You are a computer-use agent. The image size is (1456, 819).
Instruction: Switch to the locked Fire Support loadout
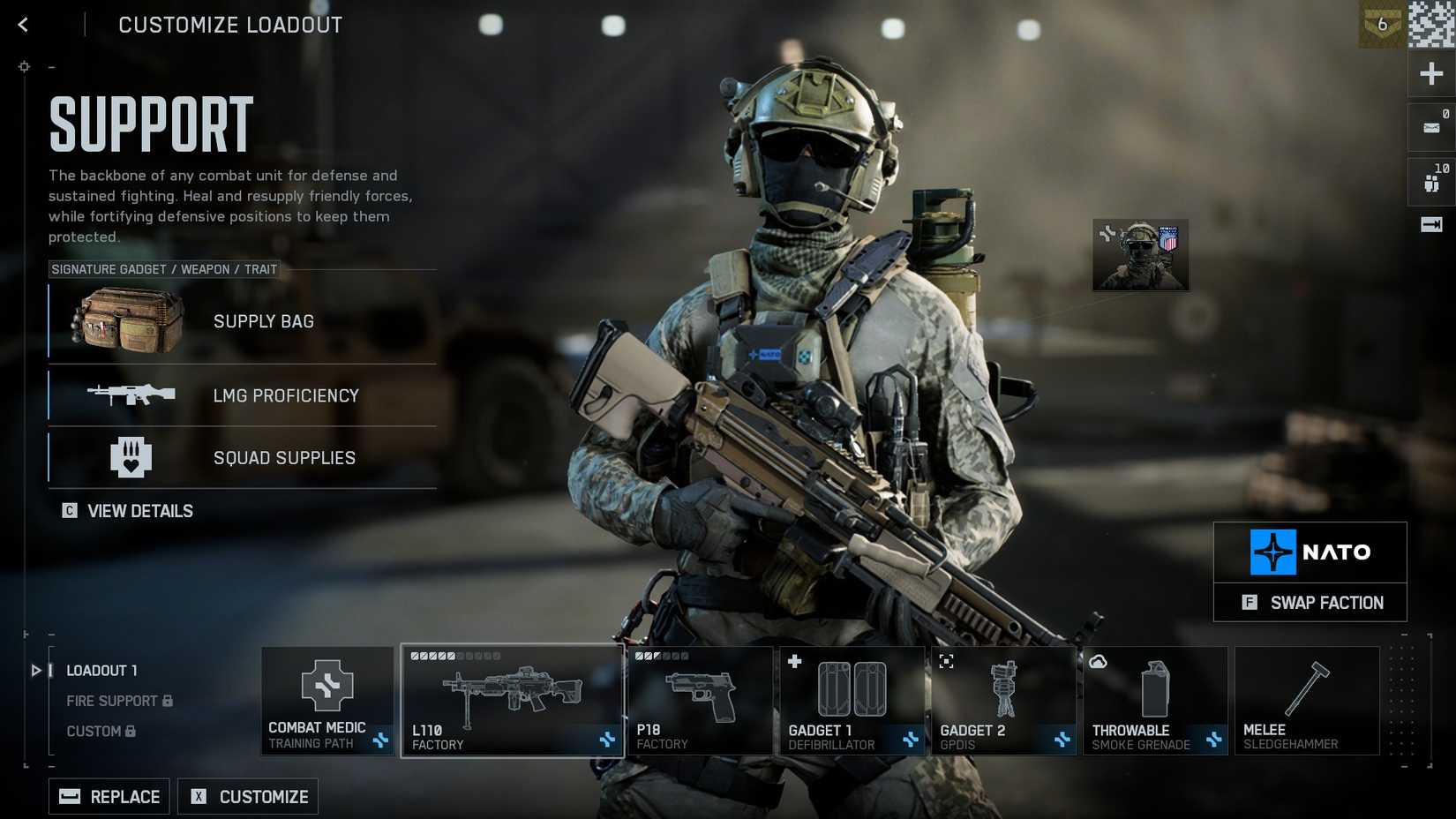(114, 701)
